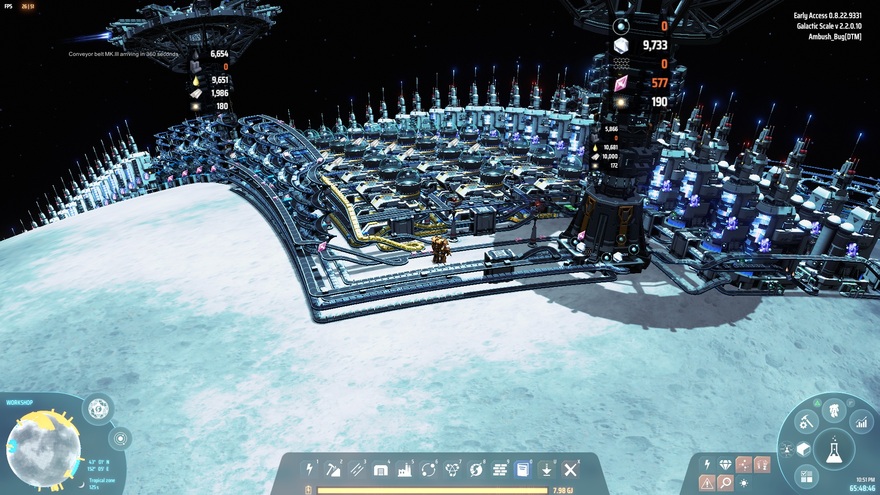Open the mecha panel button
Viewport: 880px width, 495px height.
(x=833, y=410)
